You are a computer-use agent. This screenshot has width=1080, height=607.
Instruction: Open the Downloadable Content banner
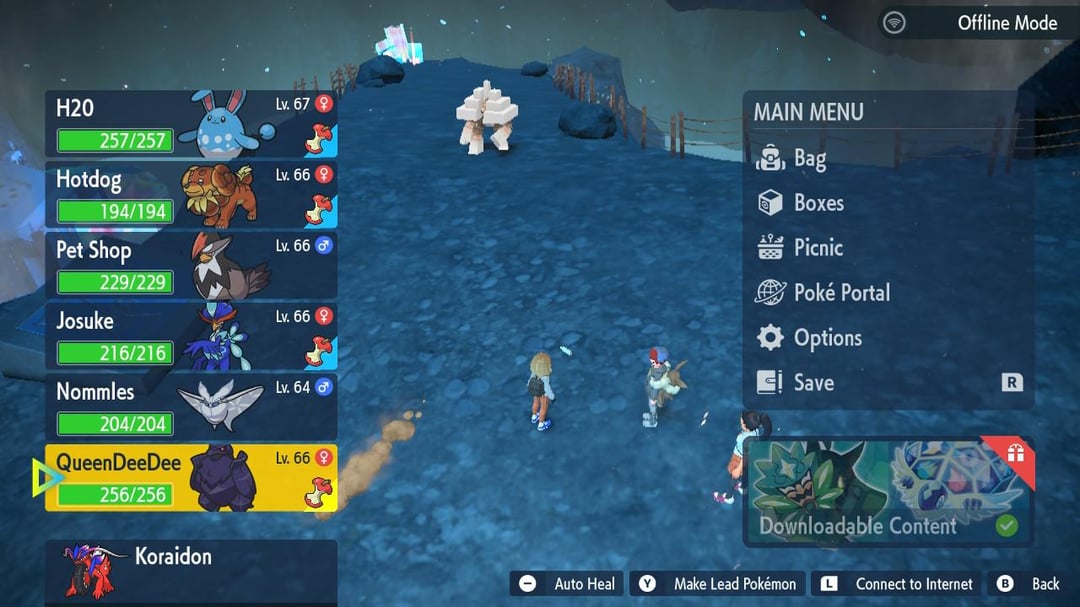pyautogui.click(x=888, y=493)
